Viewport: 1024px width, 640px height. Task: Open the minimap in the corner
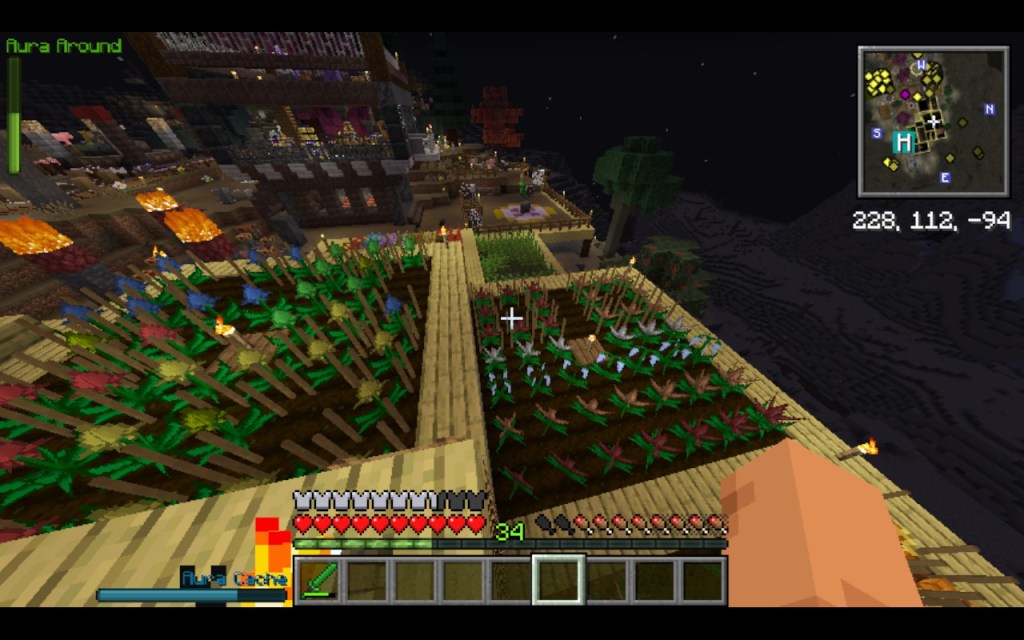[x=933, y=121]
